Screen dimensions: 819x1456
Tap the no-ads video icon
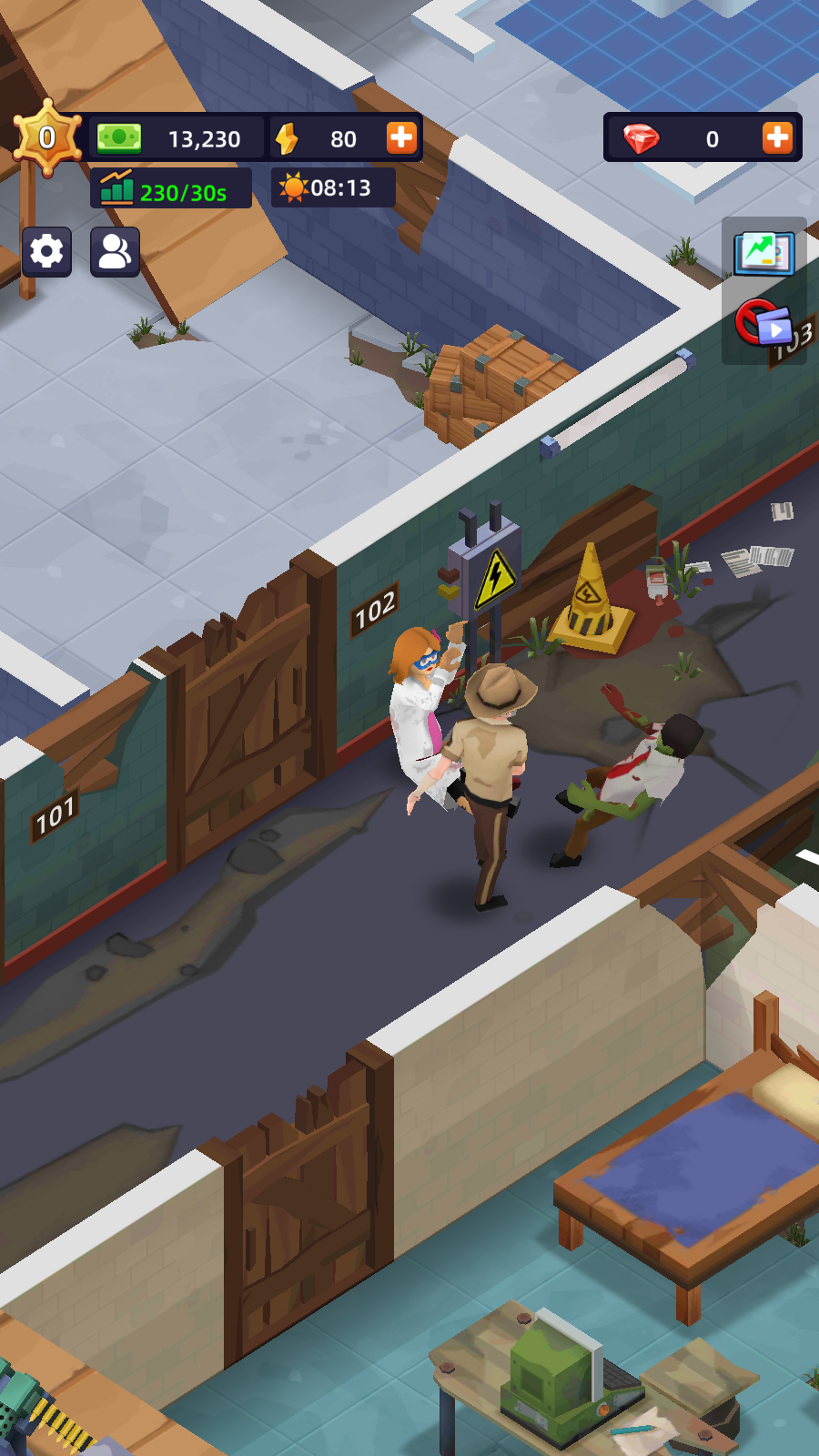pos(763,323)
